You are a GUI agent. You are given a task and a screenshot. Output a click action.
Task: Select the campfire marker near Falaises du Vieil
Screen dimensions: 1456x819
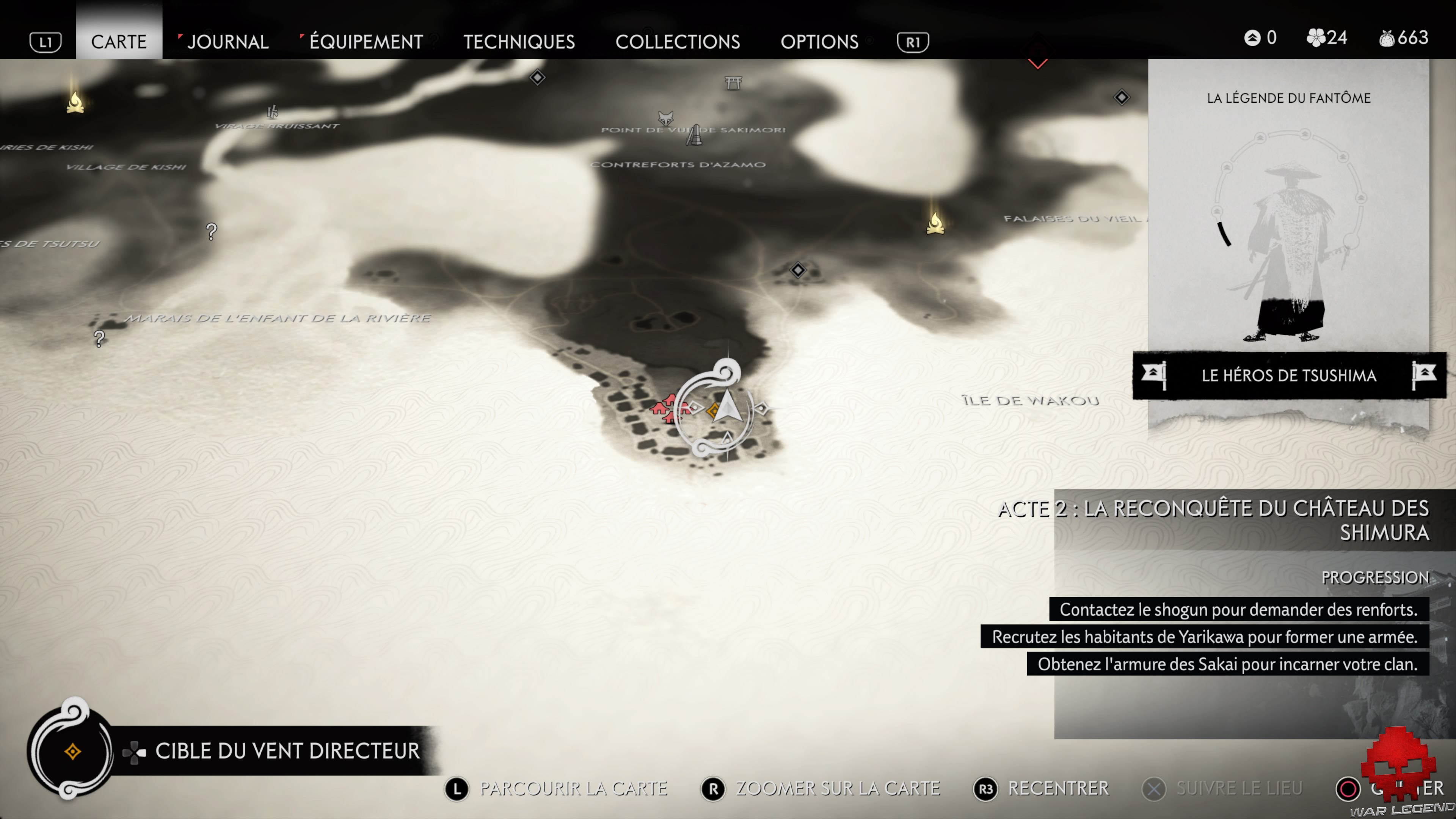pos(935,223)
